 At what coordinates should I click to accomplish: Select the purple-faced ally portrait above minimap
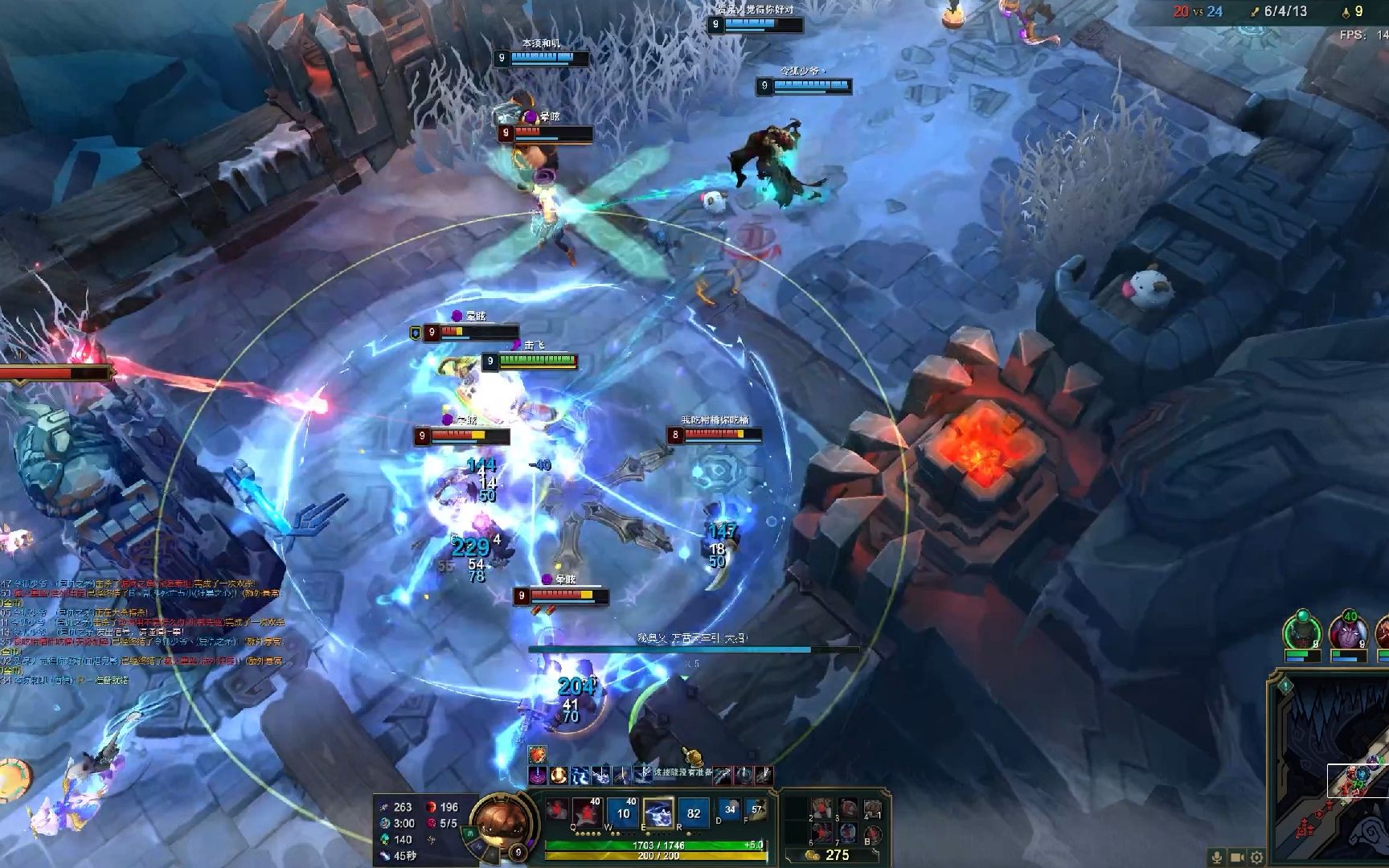[1348, 633]
